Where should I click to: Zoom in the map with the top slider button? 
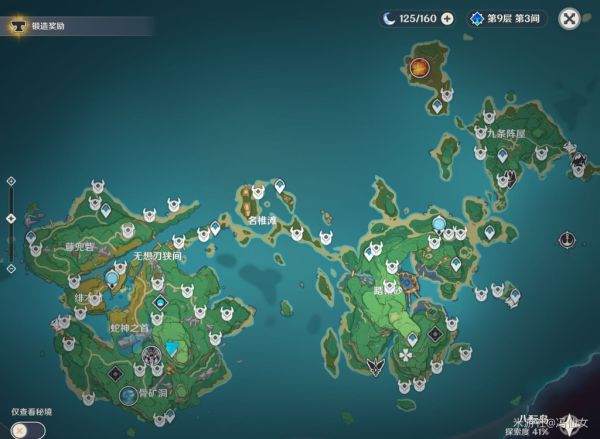point(11,181)
